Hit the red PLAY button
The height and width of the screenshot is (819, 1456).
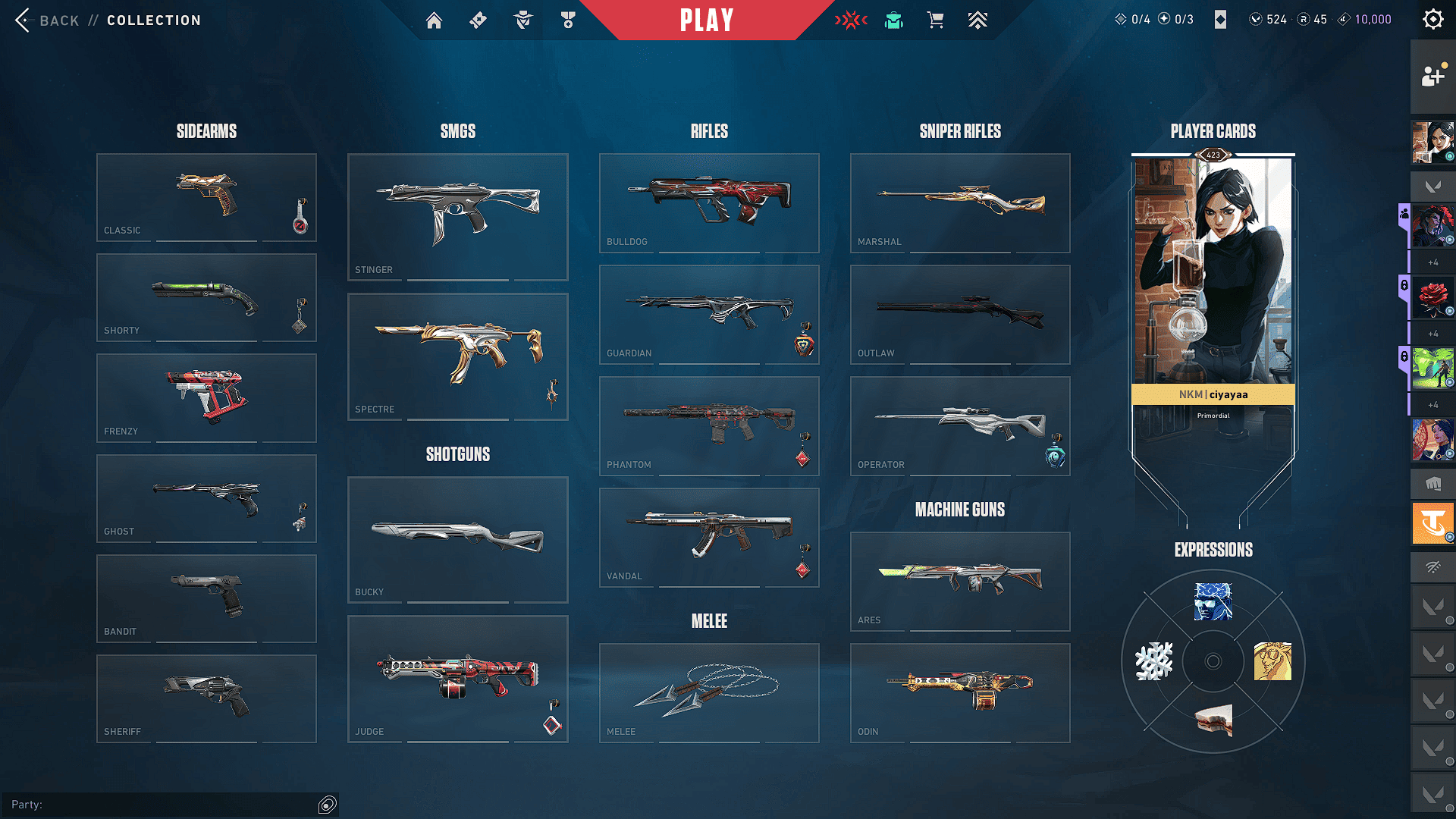point(707,20)
